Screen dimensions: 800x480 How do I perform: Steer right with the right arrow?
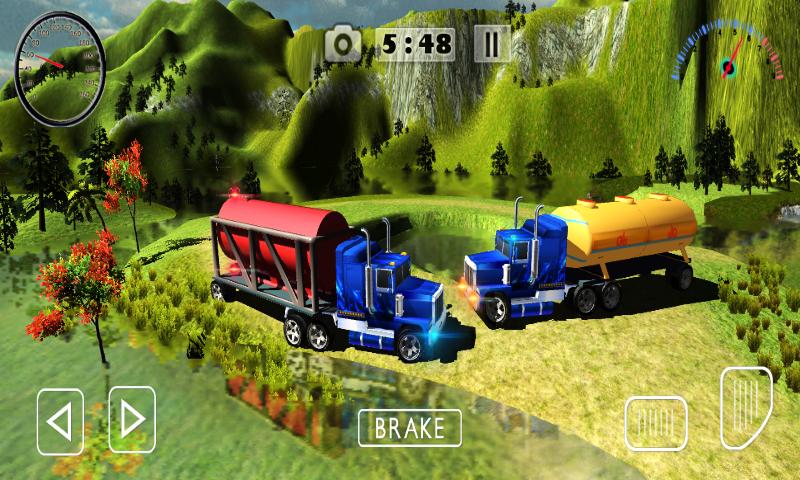point(132,419)
